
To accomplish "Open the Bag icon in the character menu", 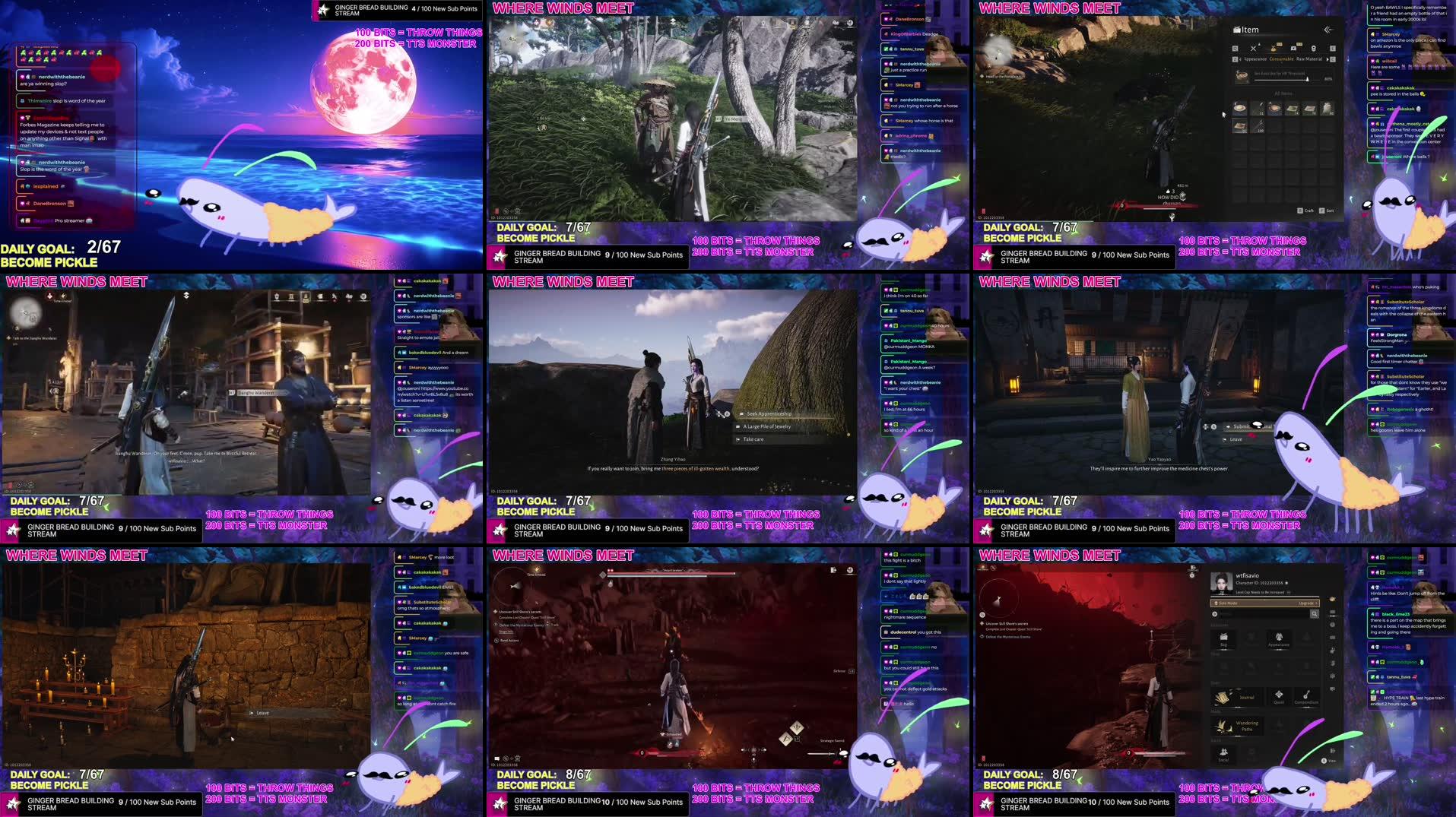I will (x=1223, y=639).
